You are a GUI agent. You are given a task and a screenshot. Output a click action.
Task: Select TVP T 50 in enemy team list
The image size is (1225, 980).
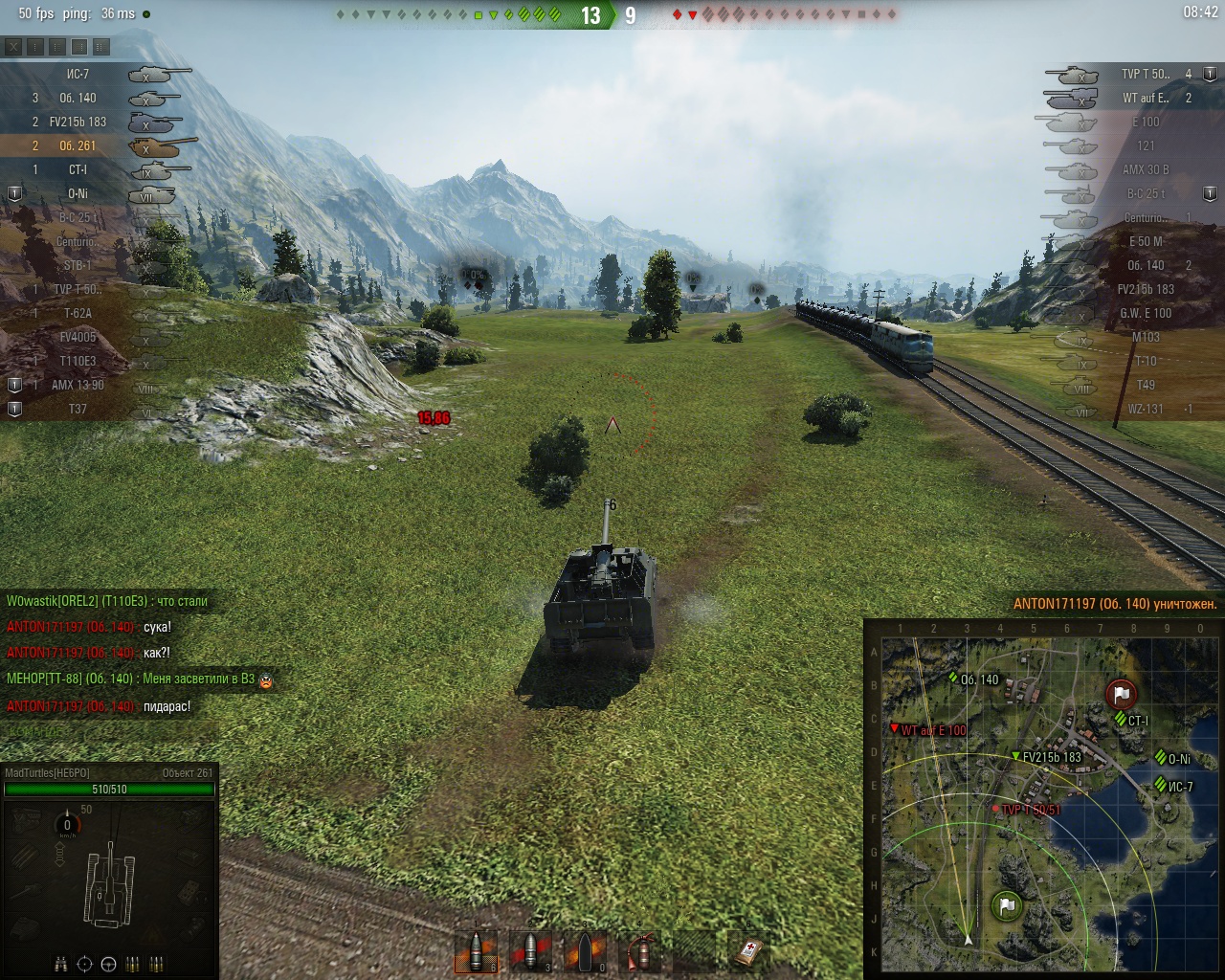[1145, 74]
